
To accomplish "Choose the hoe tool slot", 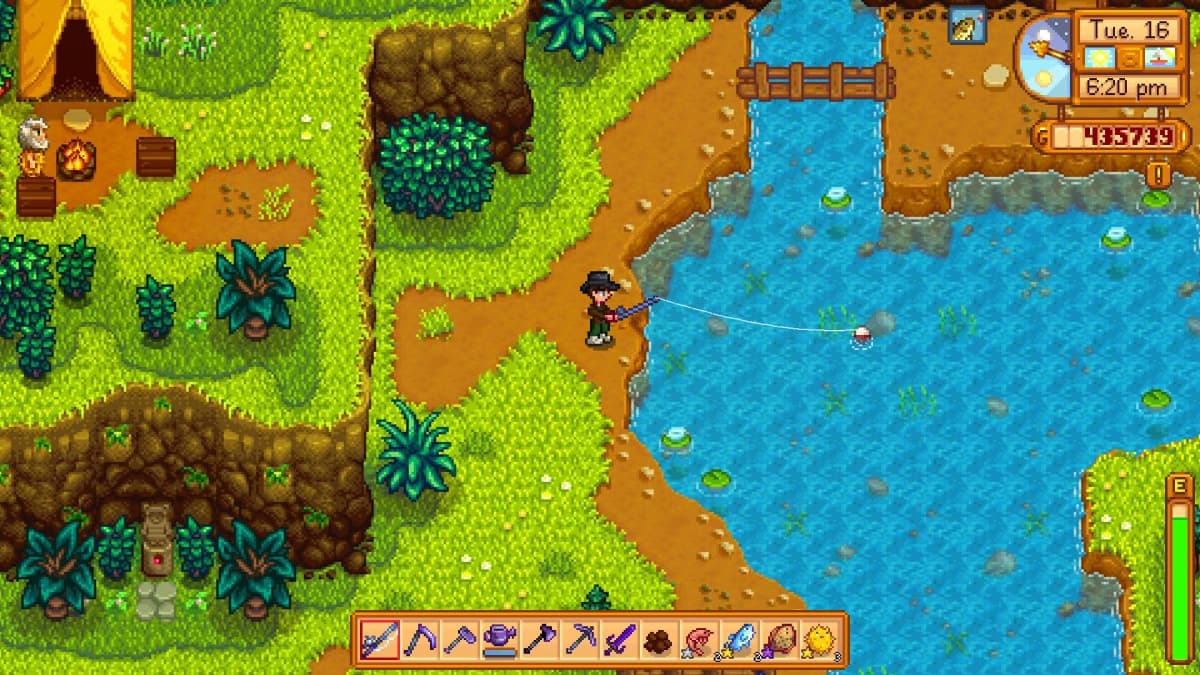I will (x=459, y=640).
